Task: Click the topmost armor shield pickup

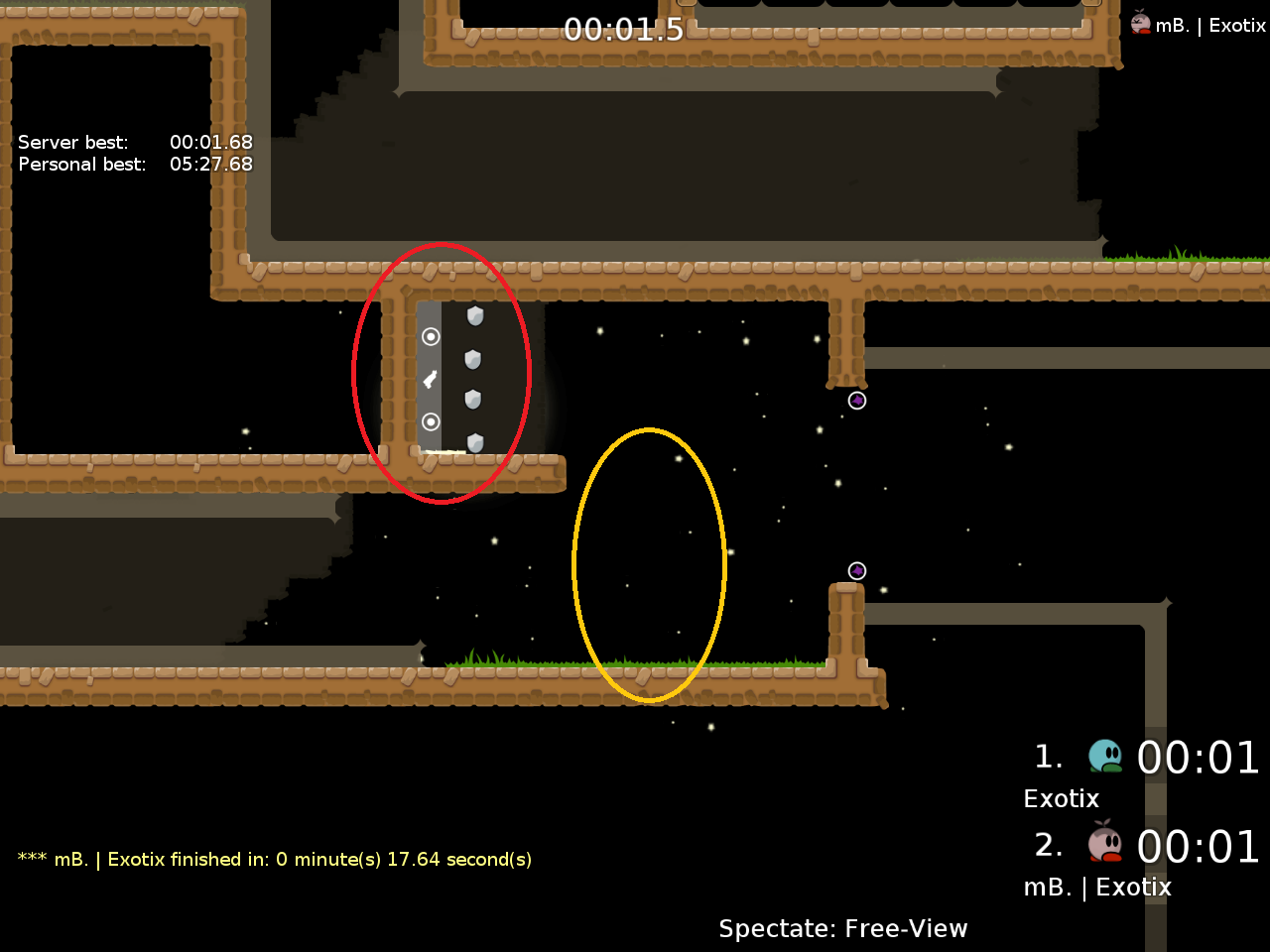Action: pos(473,315)
